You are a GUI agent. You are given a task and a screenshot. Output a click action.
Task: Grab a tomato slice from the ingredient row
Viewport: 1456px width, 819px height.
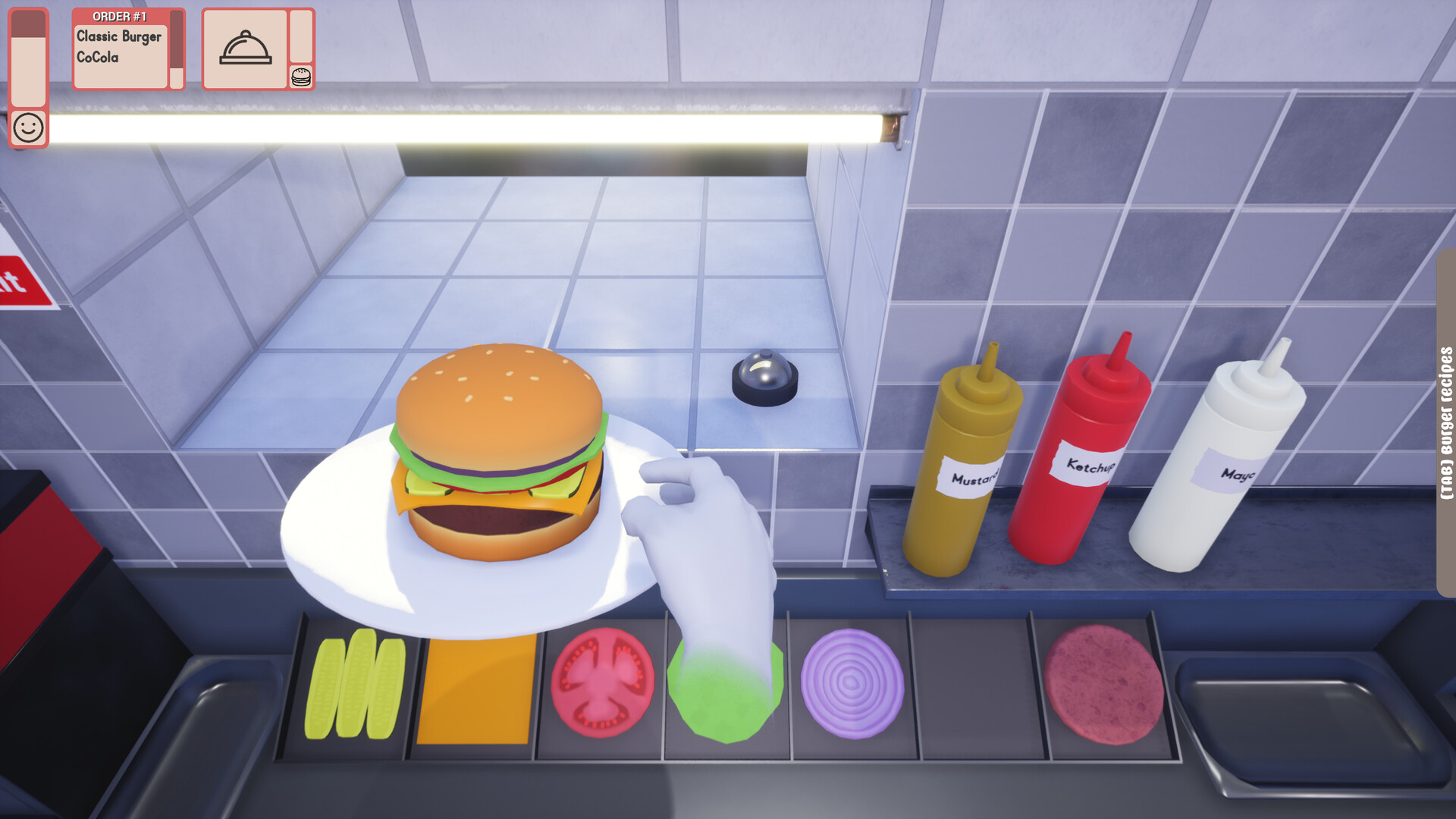tap(603, 682)
